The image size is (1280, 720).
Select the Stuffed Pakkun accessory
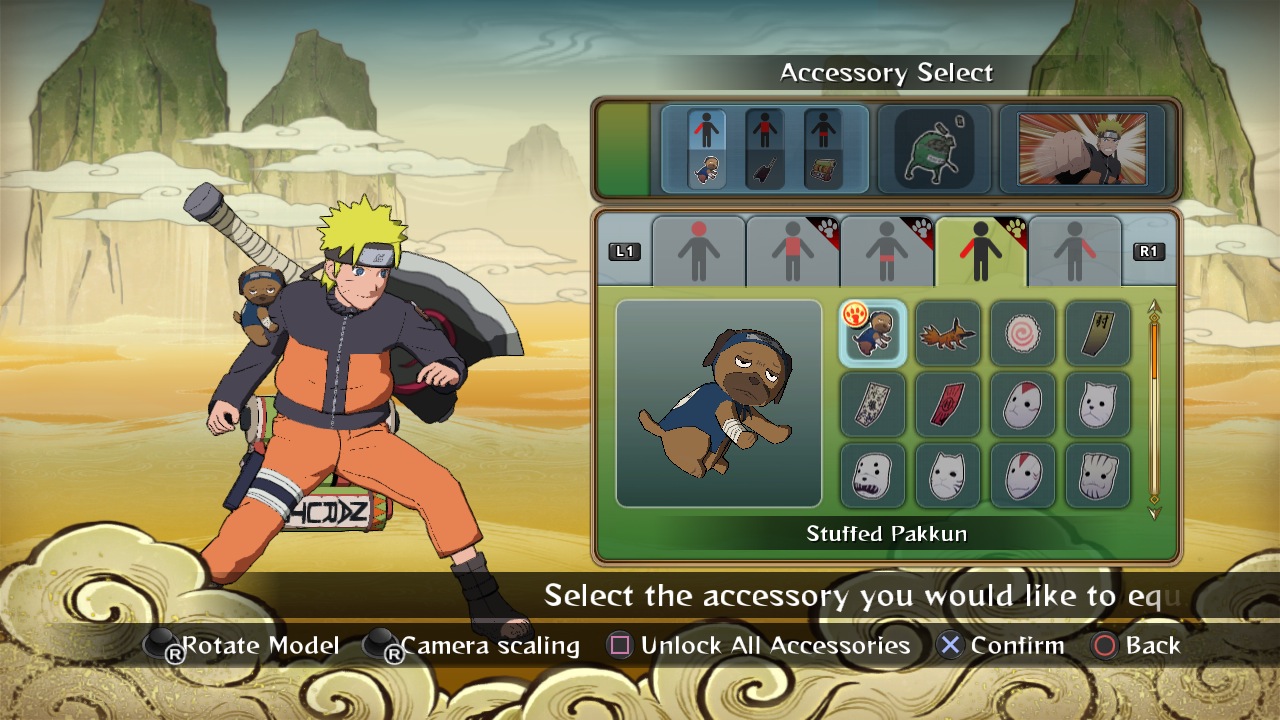(872, 332)
